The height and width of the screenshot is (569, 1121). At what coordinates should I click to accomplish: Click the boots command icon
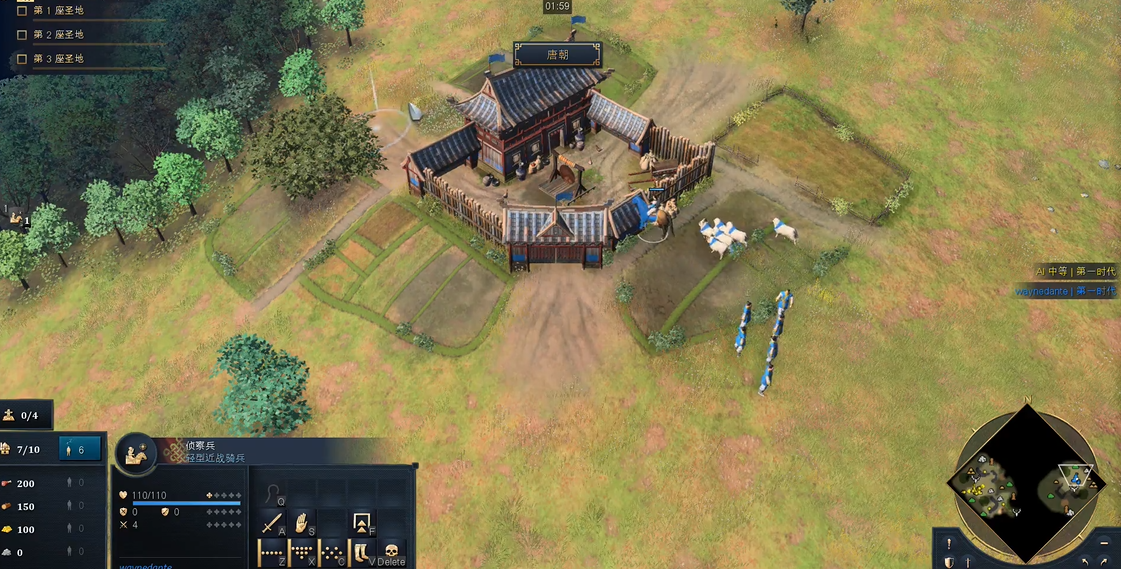[x=361, y=551]
